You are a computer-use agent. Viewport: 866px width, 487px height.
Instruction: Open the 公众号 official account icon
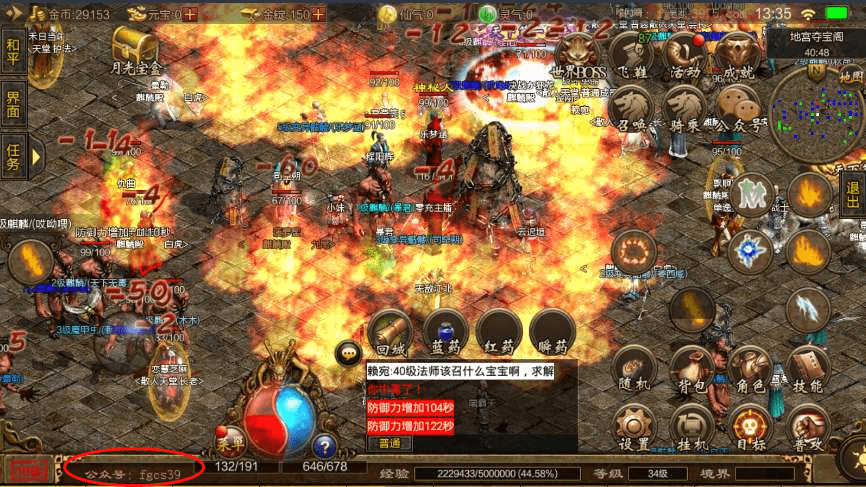pos(738,107)
